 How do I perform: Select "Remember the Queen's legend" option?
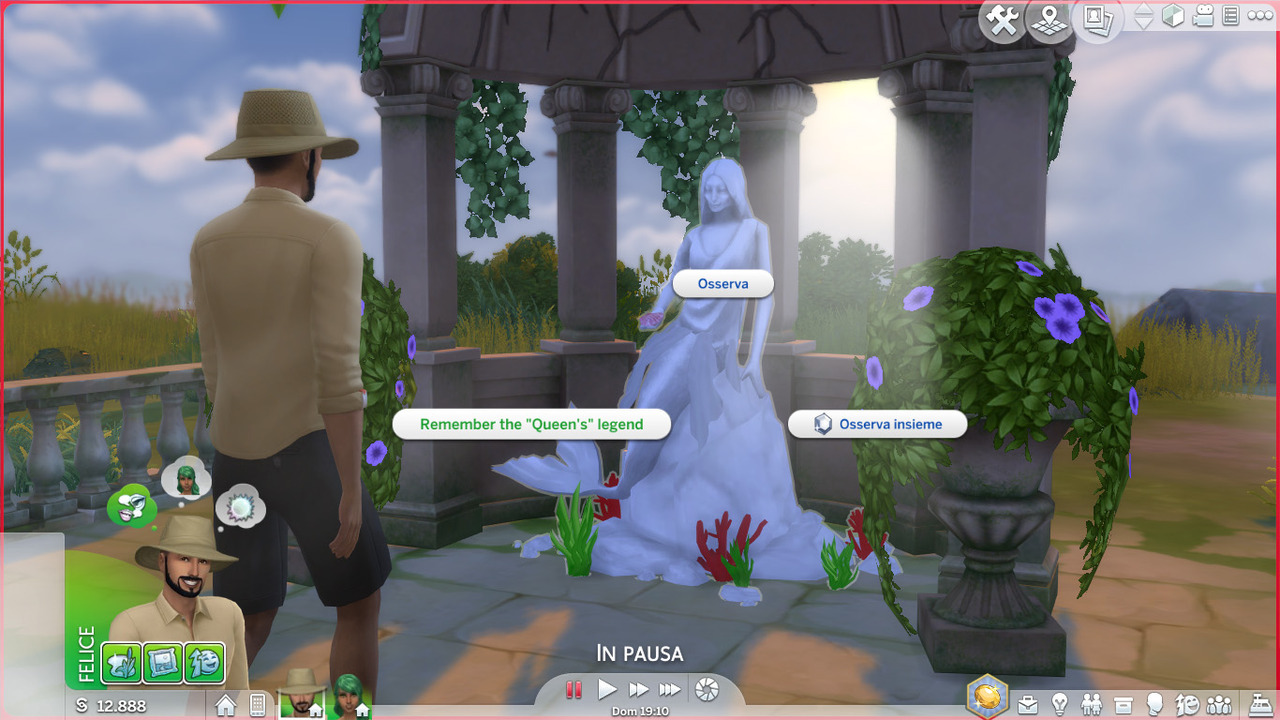(531, 424)
